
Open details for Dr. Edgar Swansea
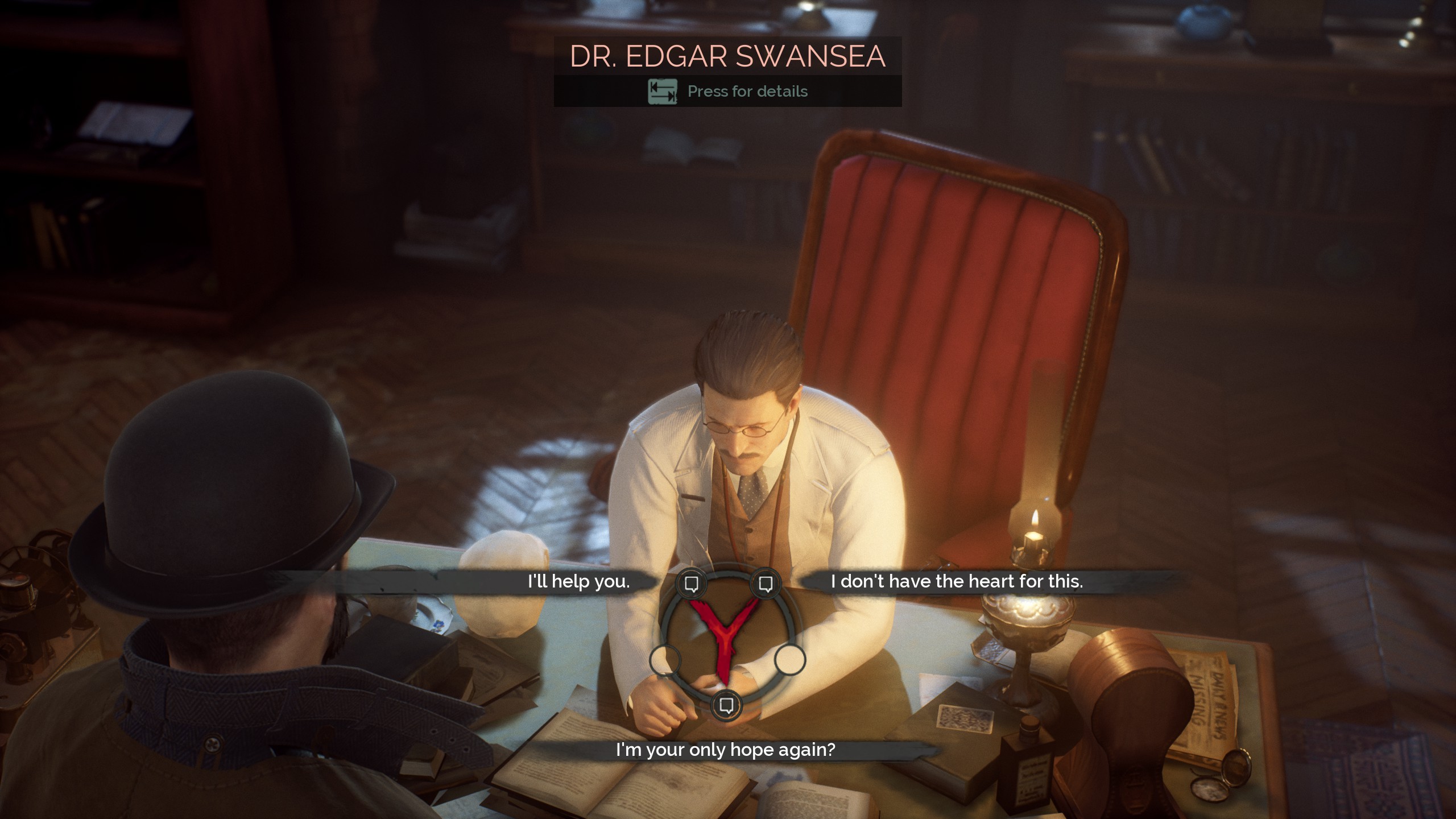click(728, 91)
